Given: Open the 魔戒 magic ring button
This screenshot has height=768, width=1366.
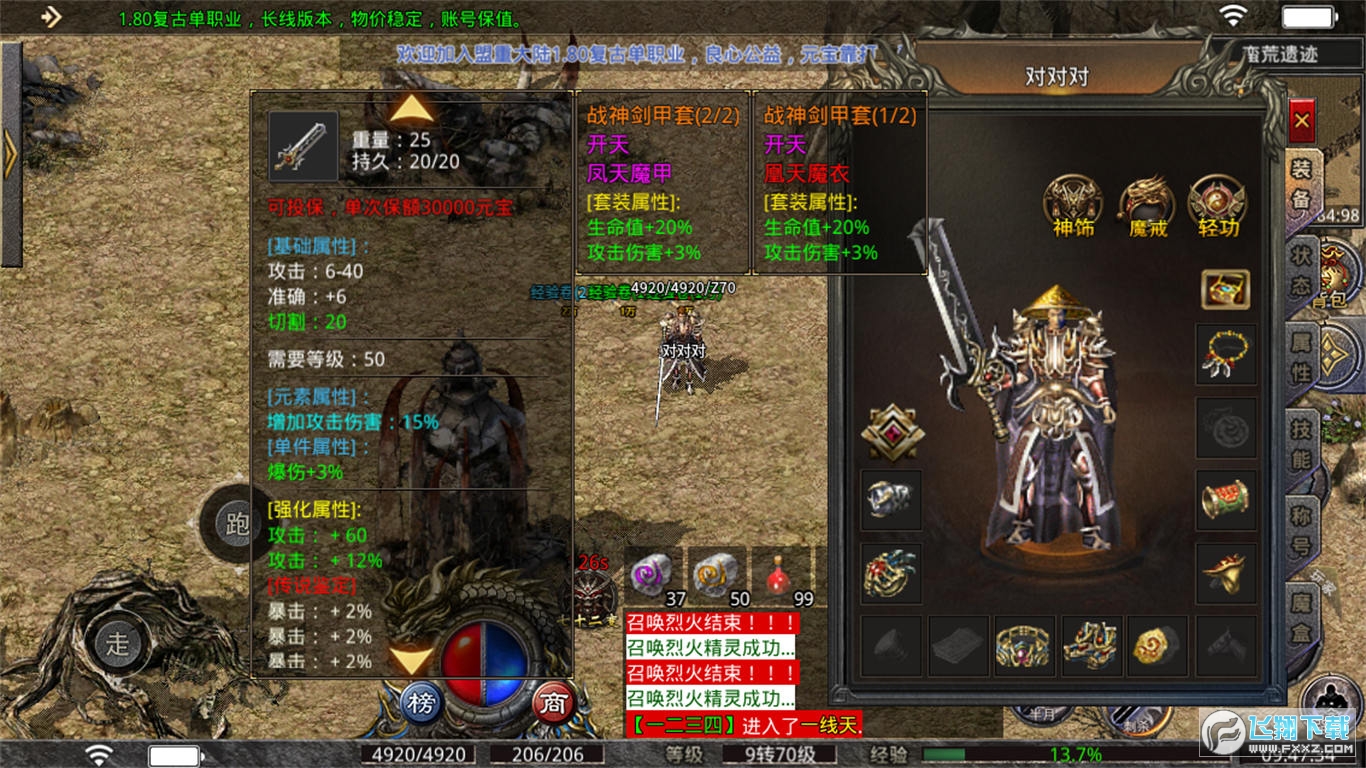Looking at the screenshot, I should tap(1145, 206).
